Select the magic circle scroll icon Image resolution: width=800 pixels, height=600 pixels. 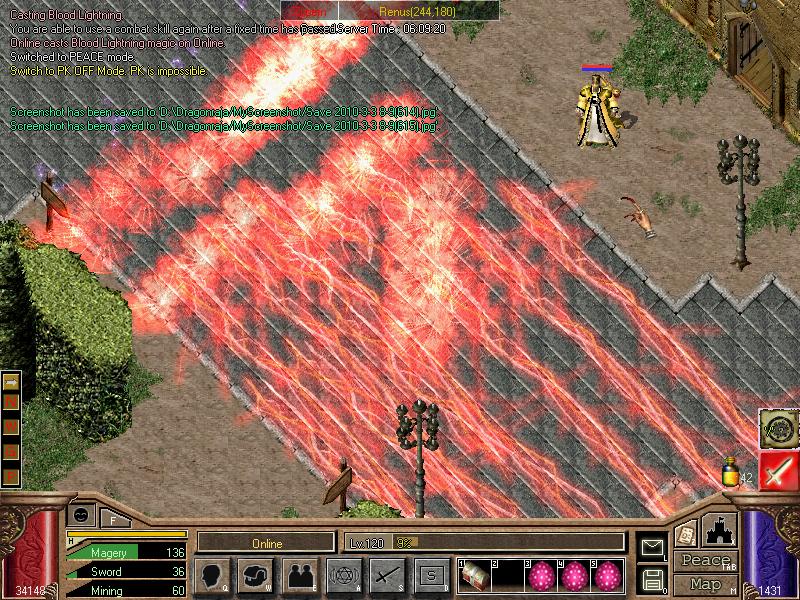[x=777, y=427]
